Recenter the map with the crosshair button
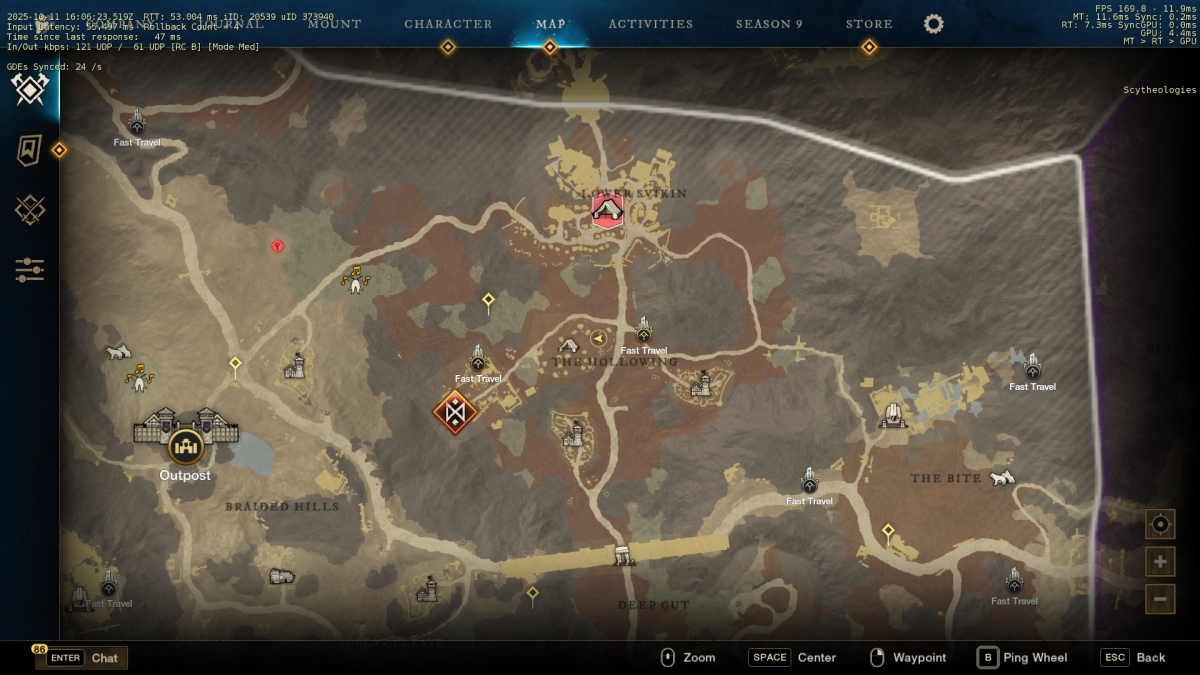Image resolution: width=1200 pixels, height=675 pixels. [x=1160, y=524]
